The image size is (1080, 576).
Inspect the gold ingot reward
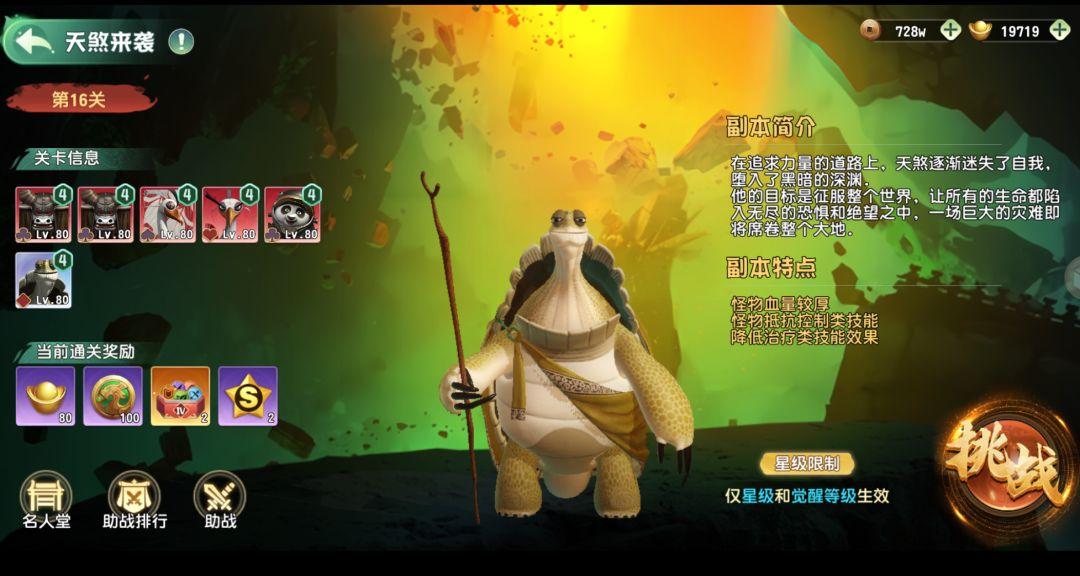pos(45,395)
